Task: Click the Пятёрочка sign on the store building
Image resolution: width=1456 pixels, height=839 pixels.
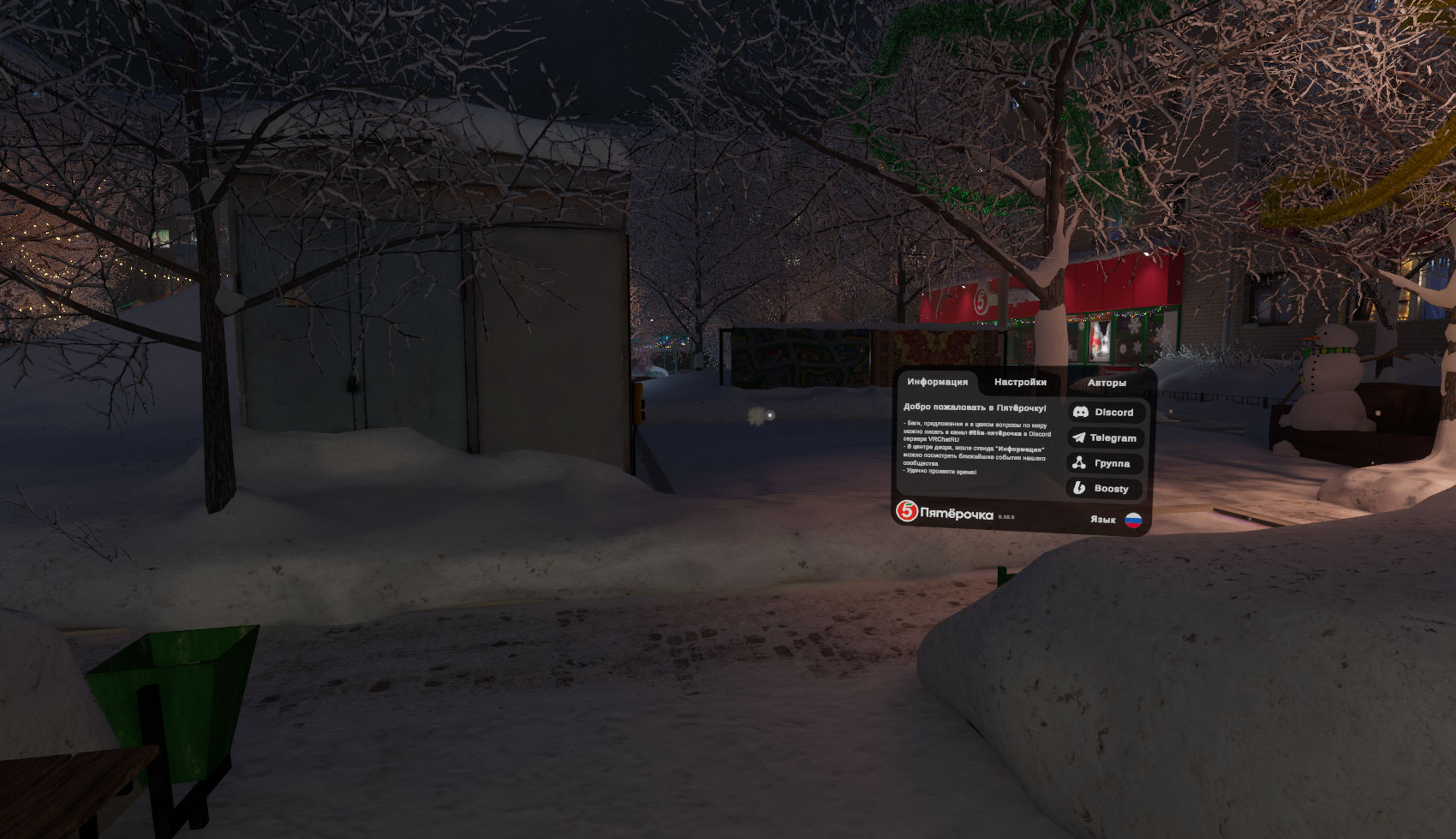Action: [x=982, y=301]
